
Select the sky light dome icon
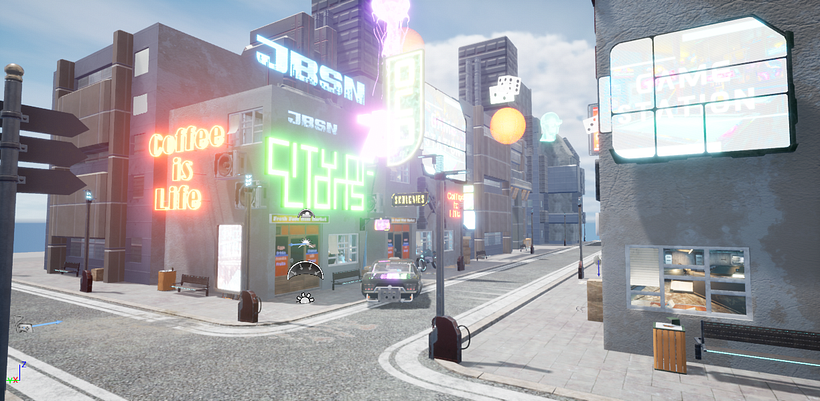pos(306,269)
